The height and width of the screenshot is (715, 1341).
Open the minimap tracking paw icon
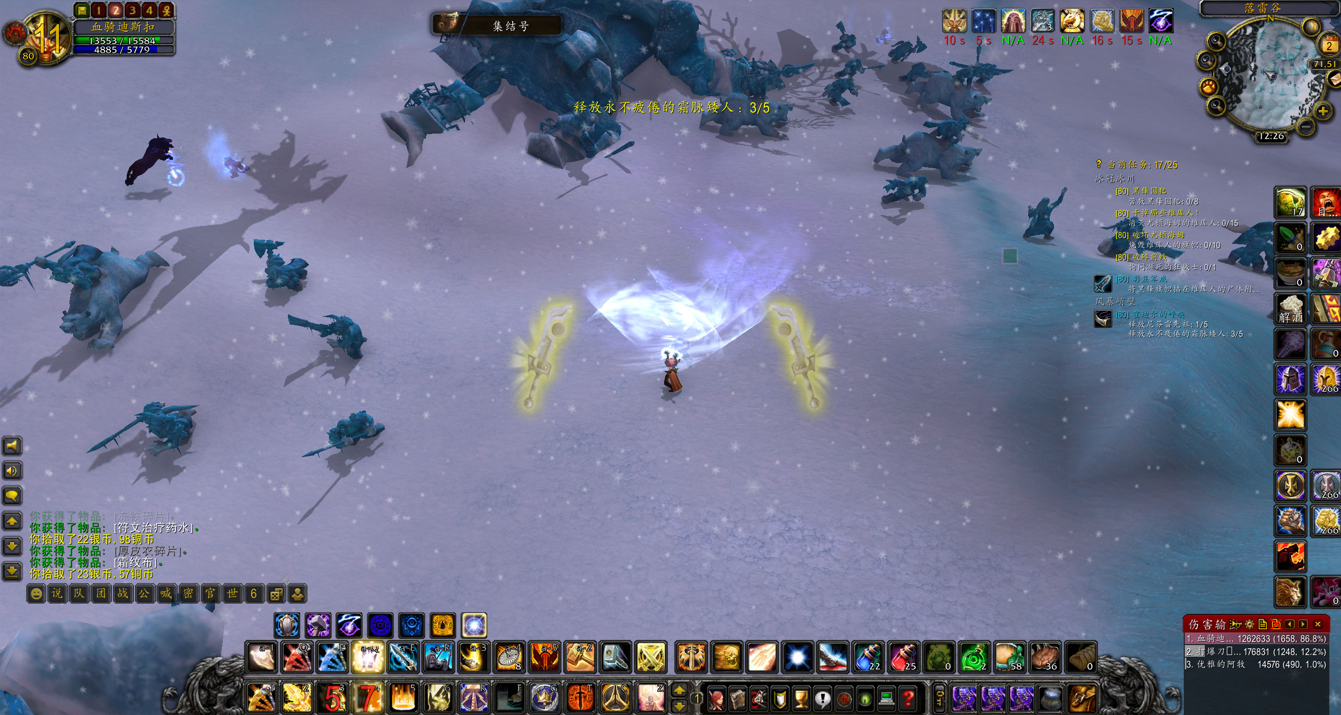(1209, 87)
